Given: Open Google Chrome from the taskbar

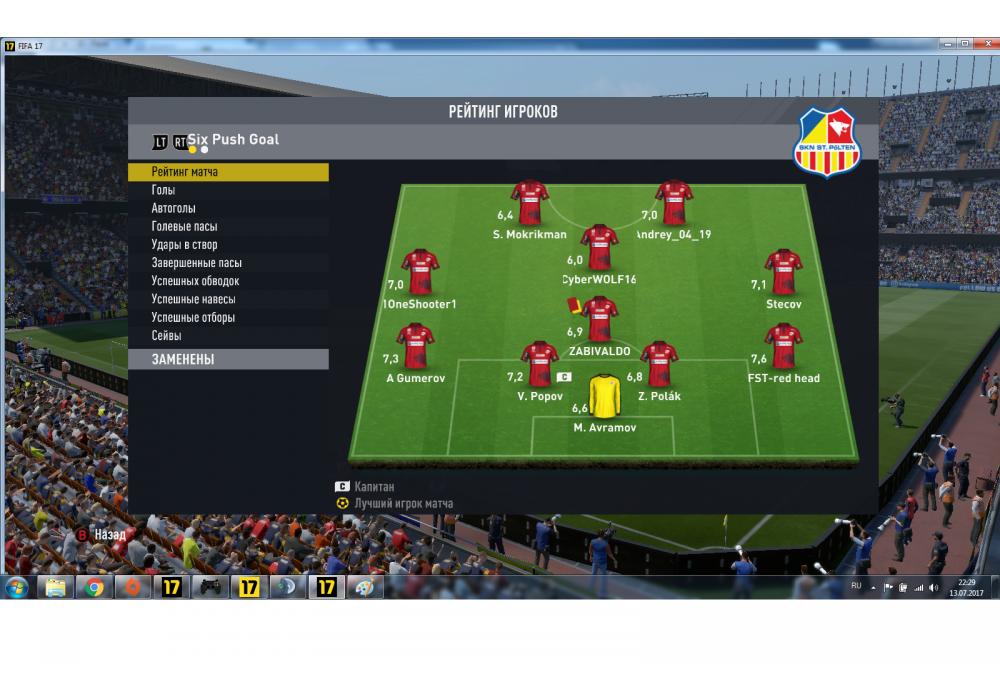Looking at the screenshot, I should [x=95, y=587].
